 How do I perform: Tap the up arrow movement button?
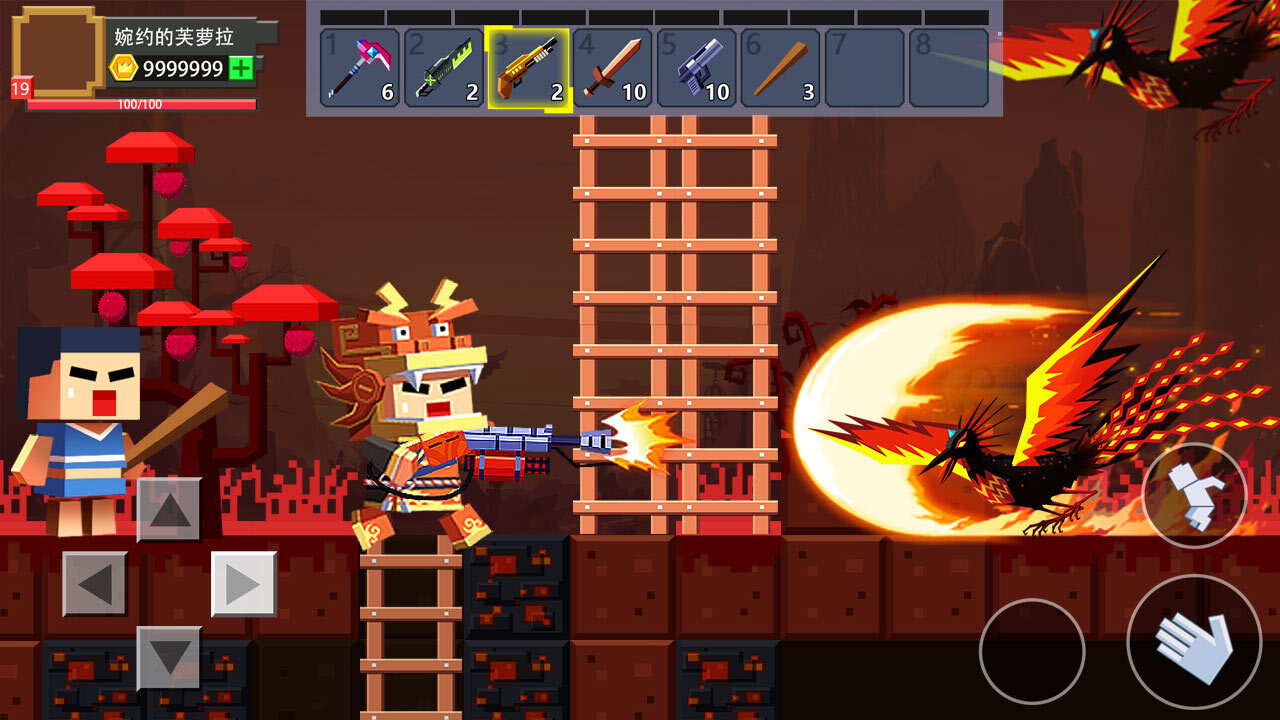click(x=169, y=509)
